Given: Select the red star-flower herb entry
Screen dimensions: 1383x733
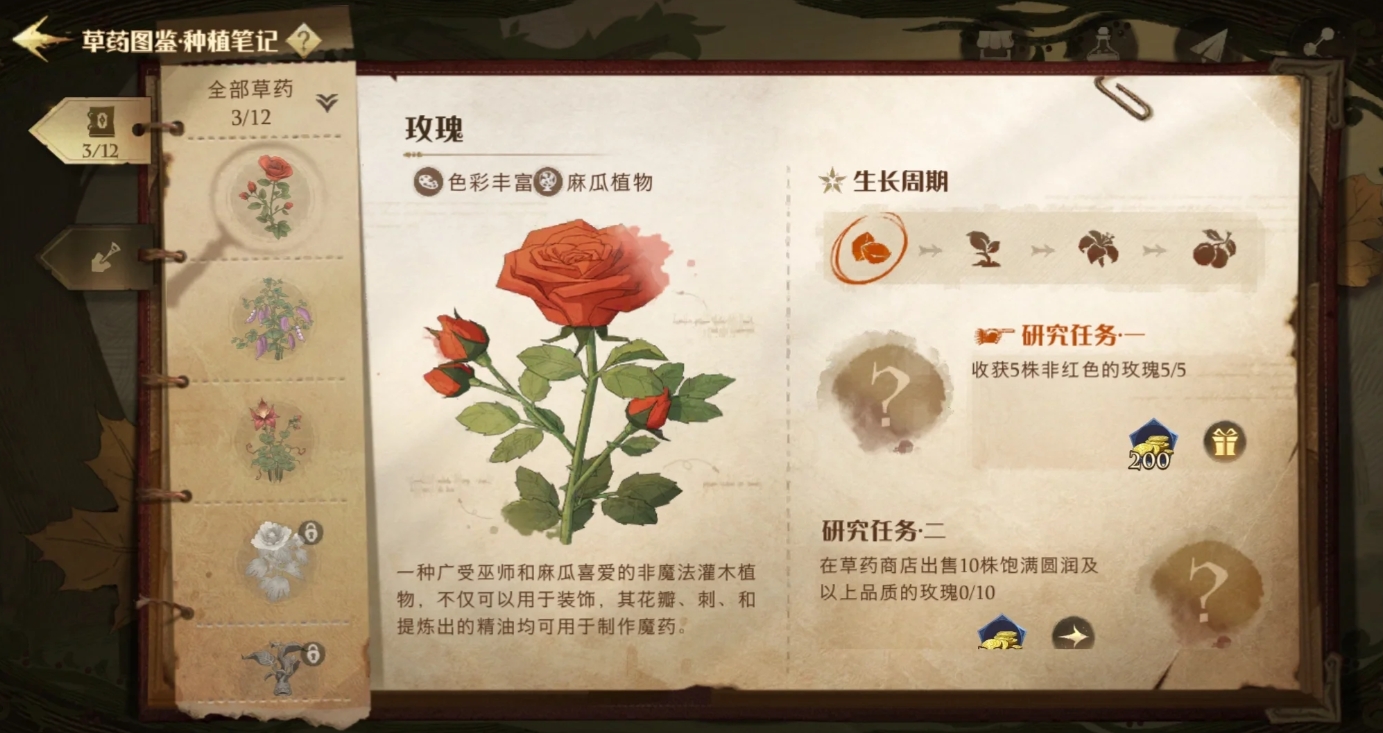Looking at the screenshot, I should tap(272, 438).
